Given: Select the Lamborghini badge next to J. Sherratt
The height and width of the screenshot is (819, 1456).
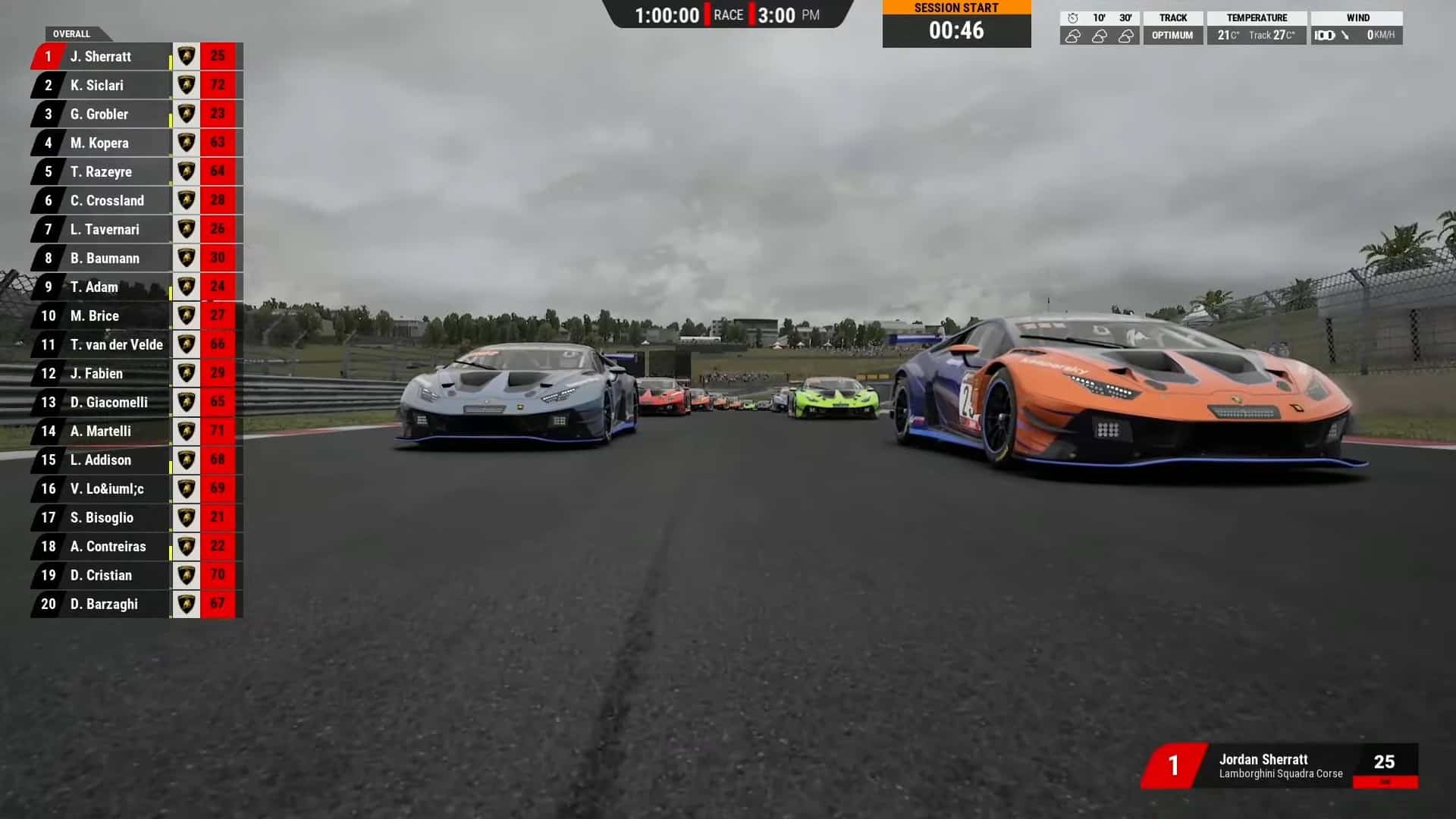Looking at the screenshot, I should [x=186, y=56].
